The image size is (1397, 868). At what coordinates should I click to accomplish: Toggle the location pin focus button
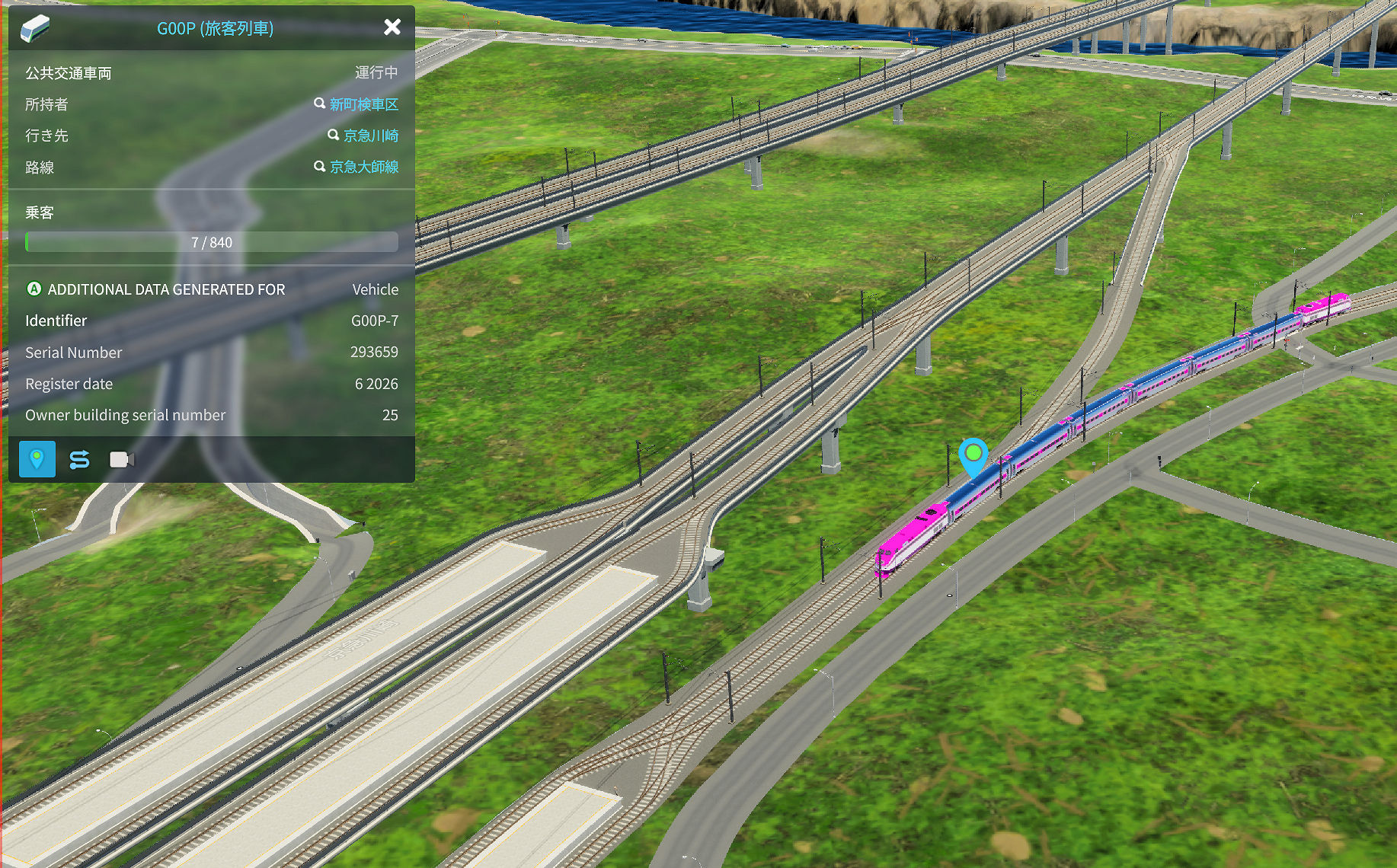(37, 459)
